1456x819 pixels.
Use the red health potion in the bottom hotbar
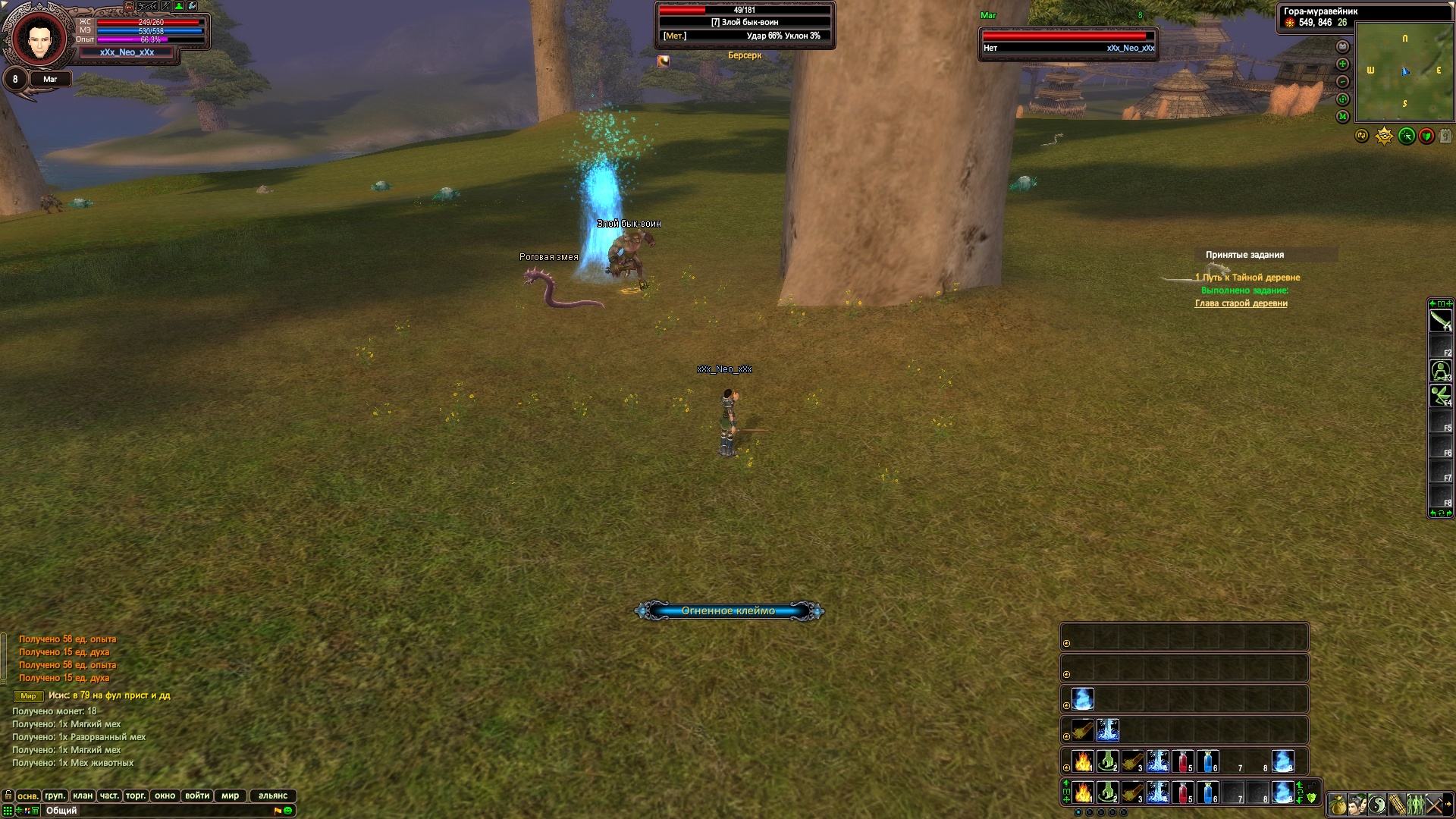(1182, 792)
